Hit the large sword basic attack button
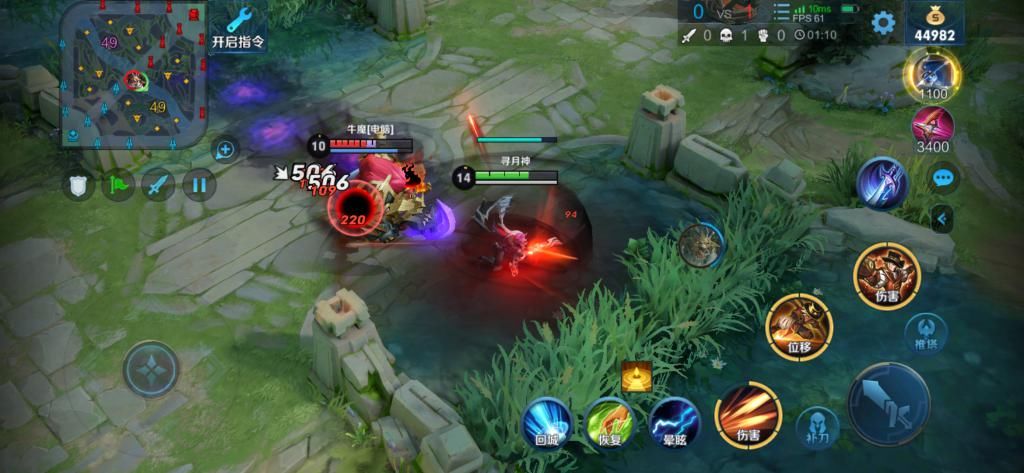The height and width of the screenshot is (473, 1024). click(888, 403)
